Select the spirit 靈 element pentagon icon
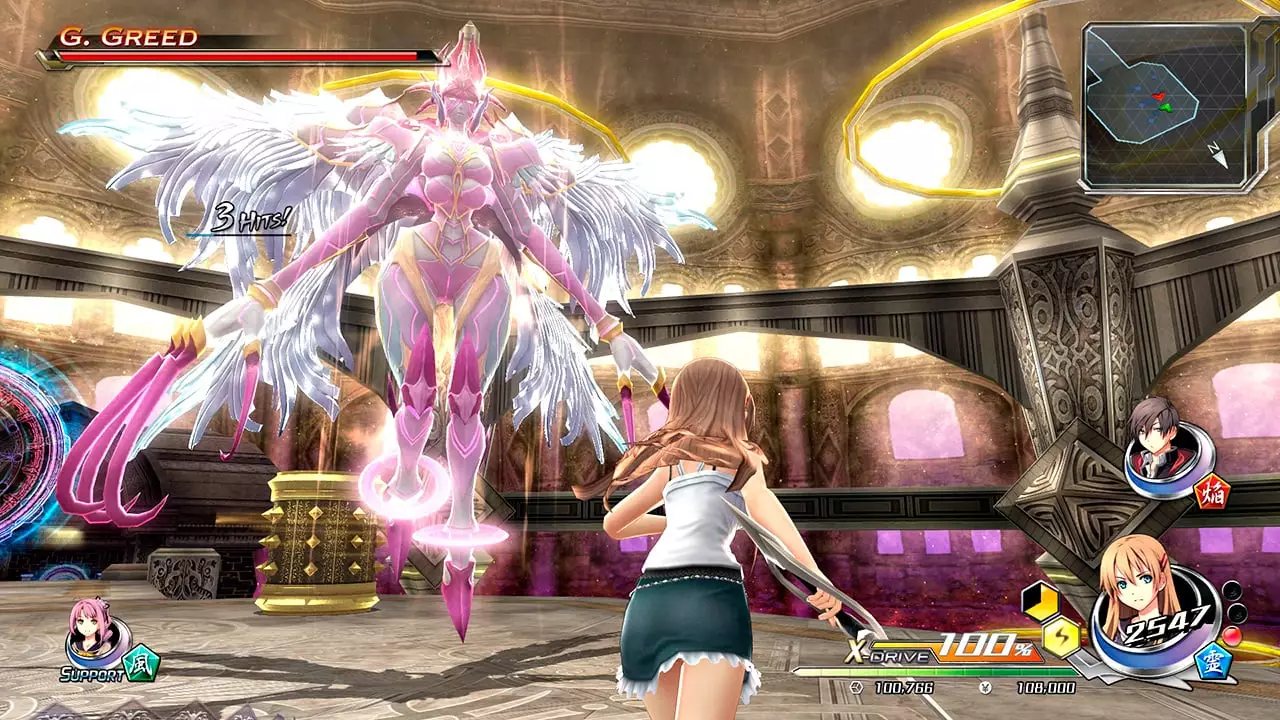The width and height of the screenshot is (1280, 720). point(1214,663)
